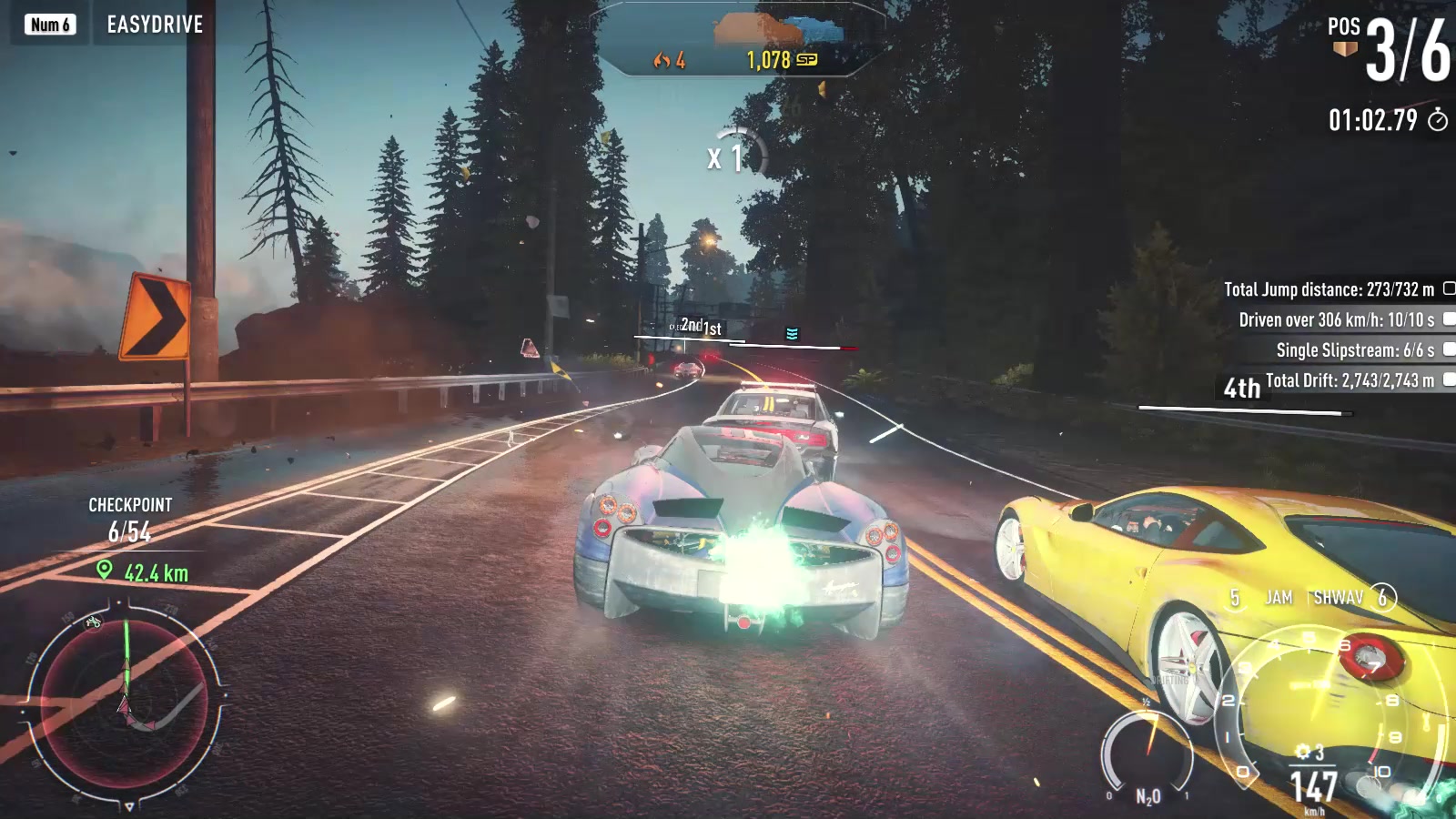Toggle the Single Slipstream objective entry
Image resolution: width=1456 pixels, height=819 pixels.
1338,349
